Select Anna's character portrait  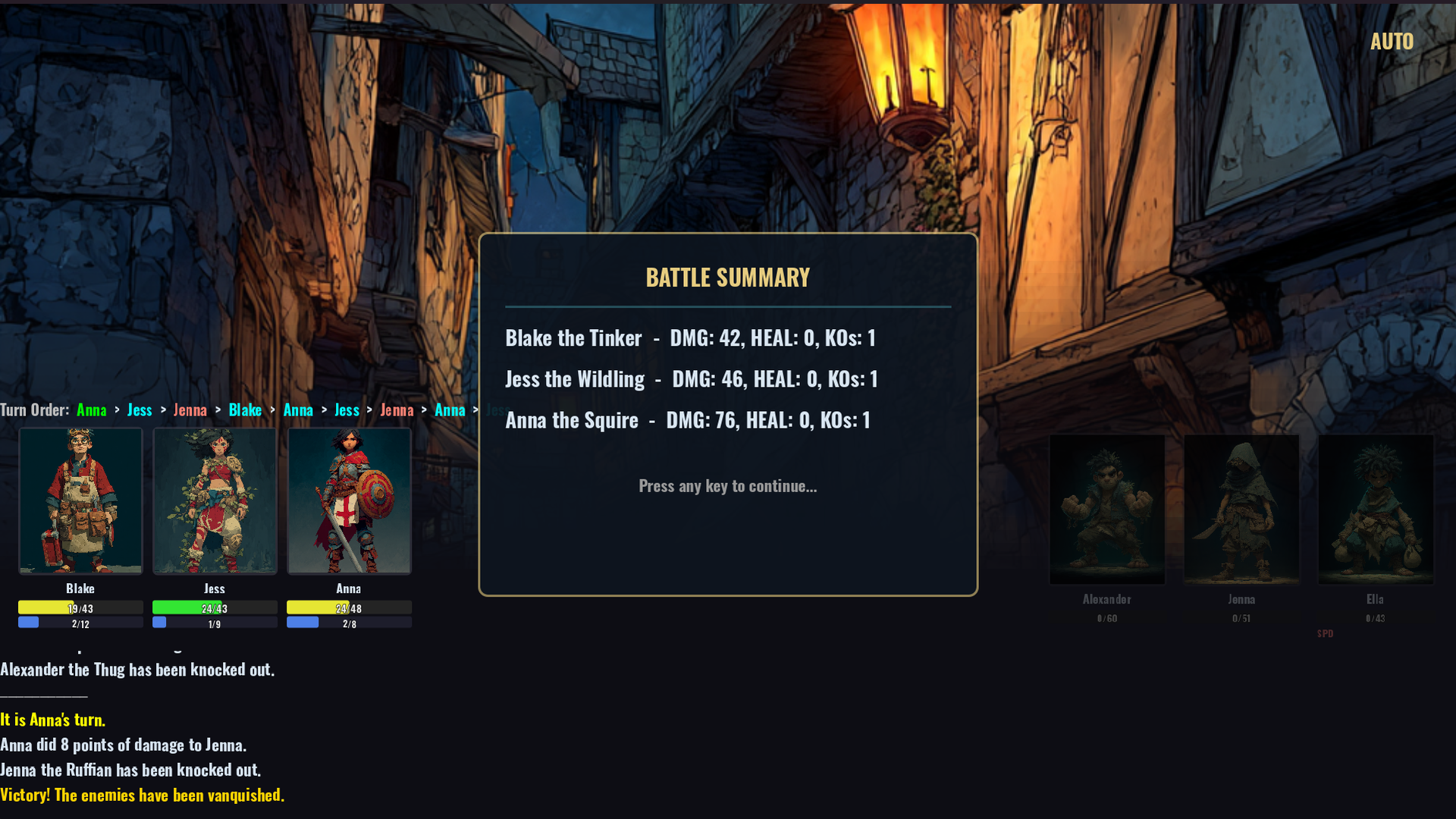pyautogui.click(x=349, y=500)
